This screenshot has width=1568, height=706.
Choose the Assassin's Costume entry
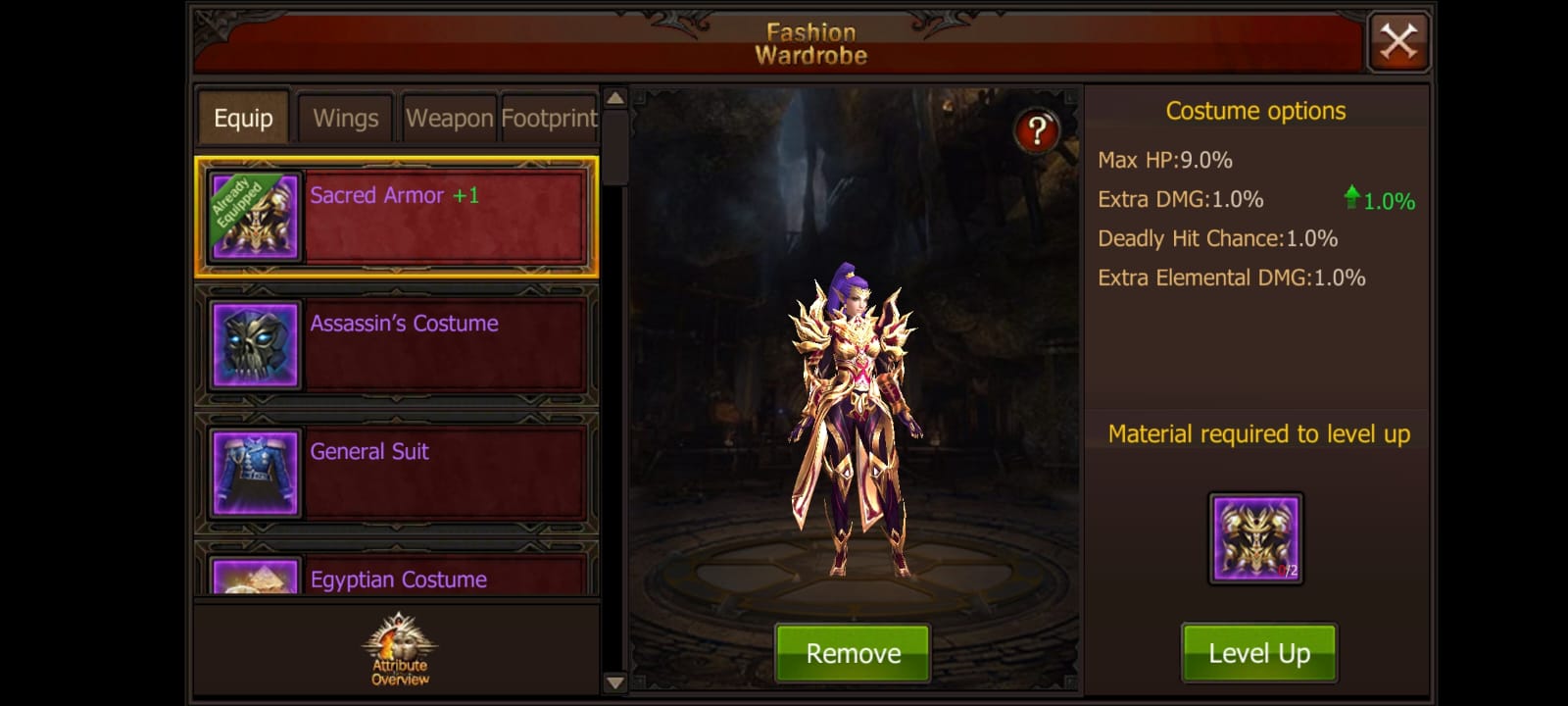[397, 345]
